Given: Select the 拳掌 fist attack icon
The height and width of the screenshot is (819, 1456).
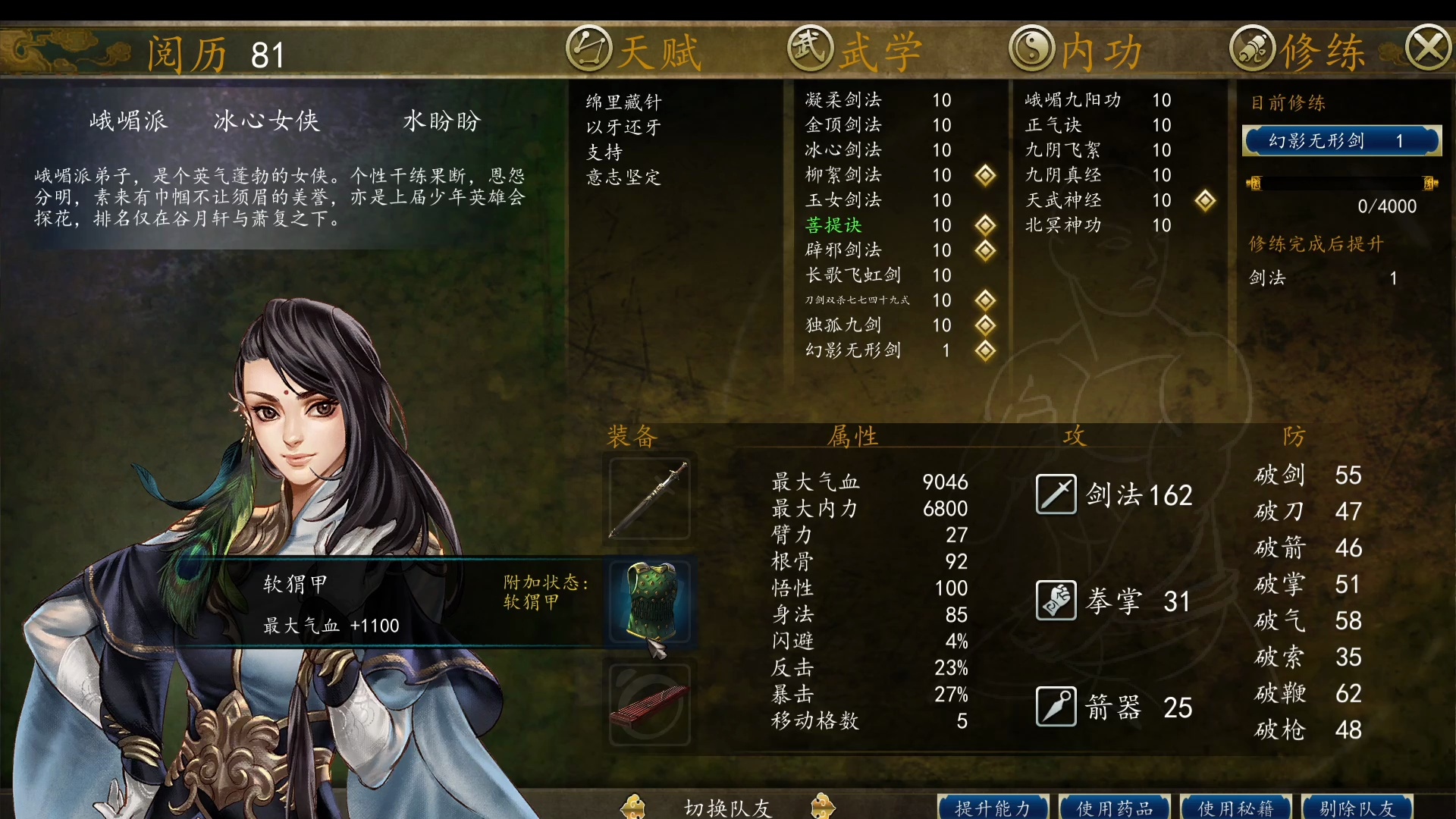Looking at the screenshot, I should 1056,600.
